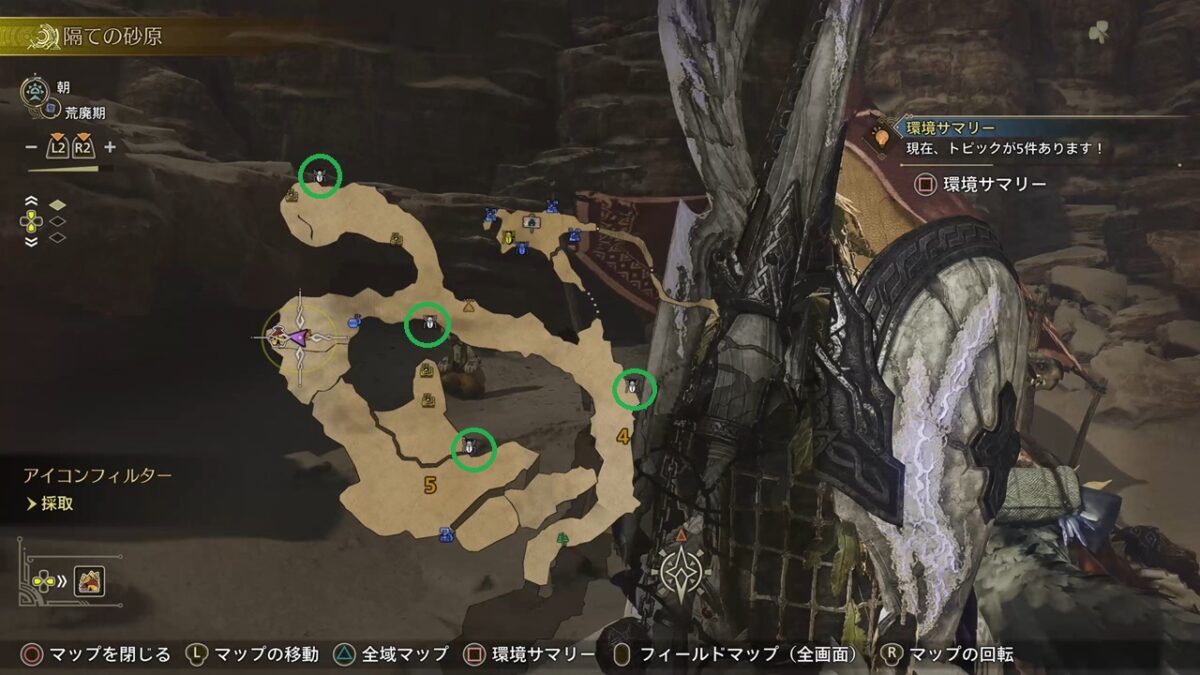Click the map zoom-out minus sign
The image size is (1200, 675).
click(x=31, y=147)
